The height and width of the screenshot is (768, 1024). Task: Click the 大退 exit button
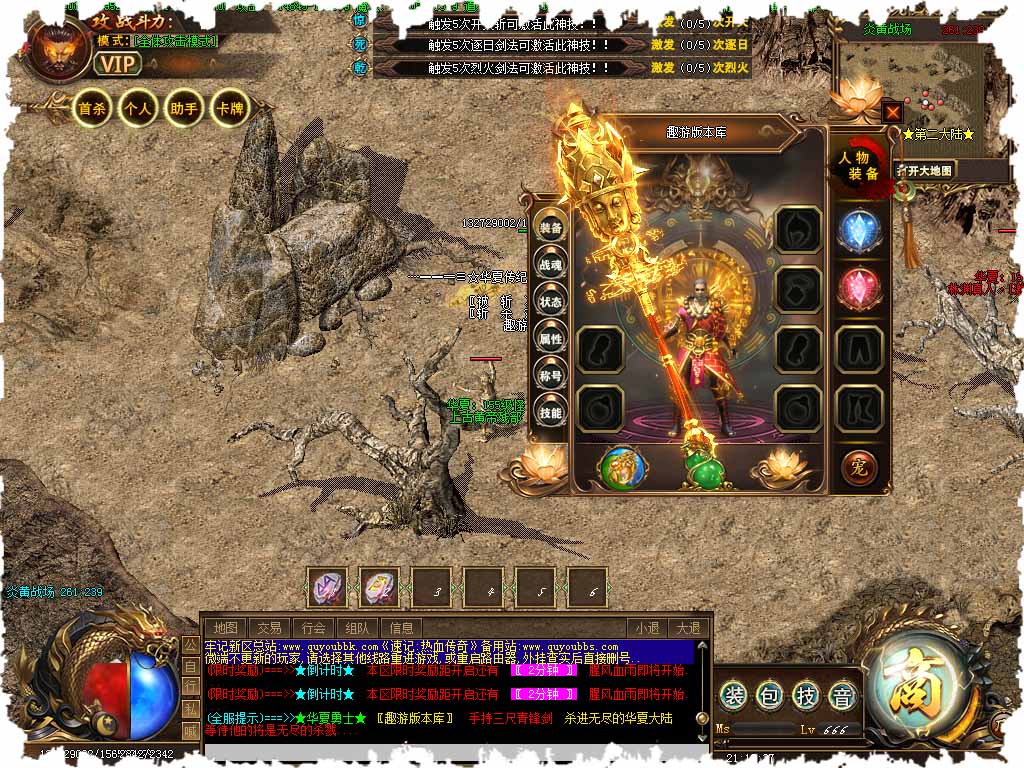688,628
